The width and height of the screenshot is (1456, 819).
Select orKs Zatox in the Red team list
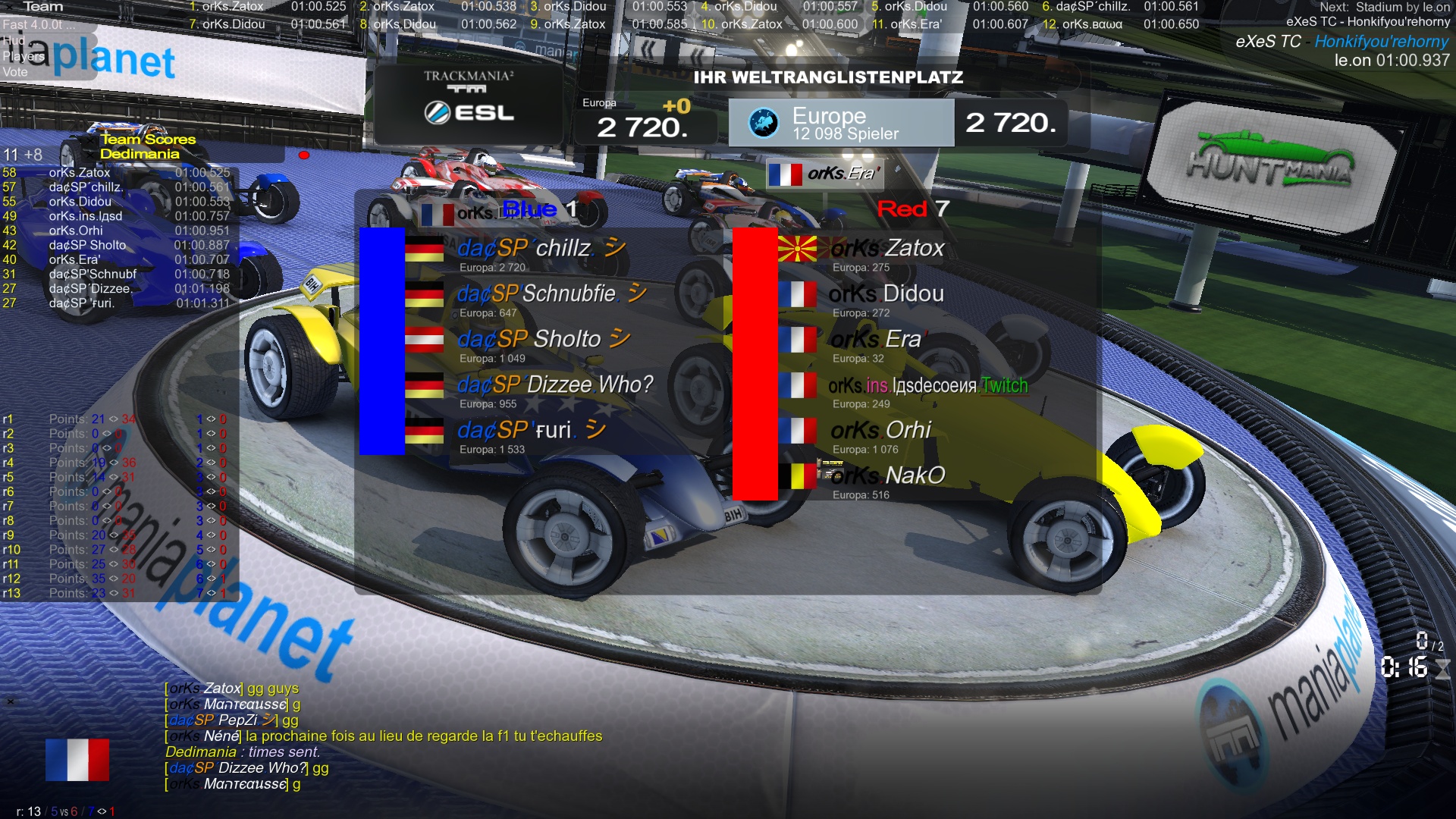887,249
